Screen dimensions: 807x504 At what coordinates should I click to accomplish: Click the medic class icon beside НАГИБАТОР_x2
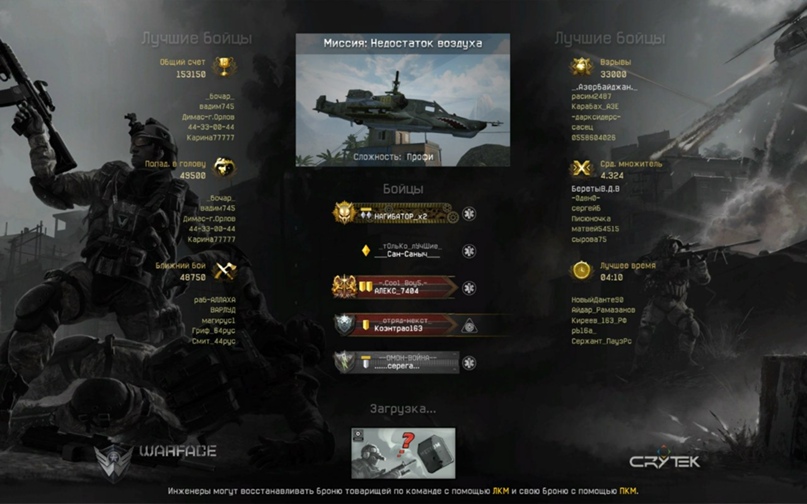point(468,215)
